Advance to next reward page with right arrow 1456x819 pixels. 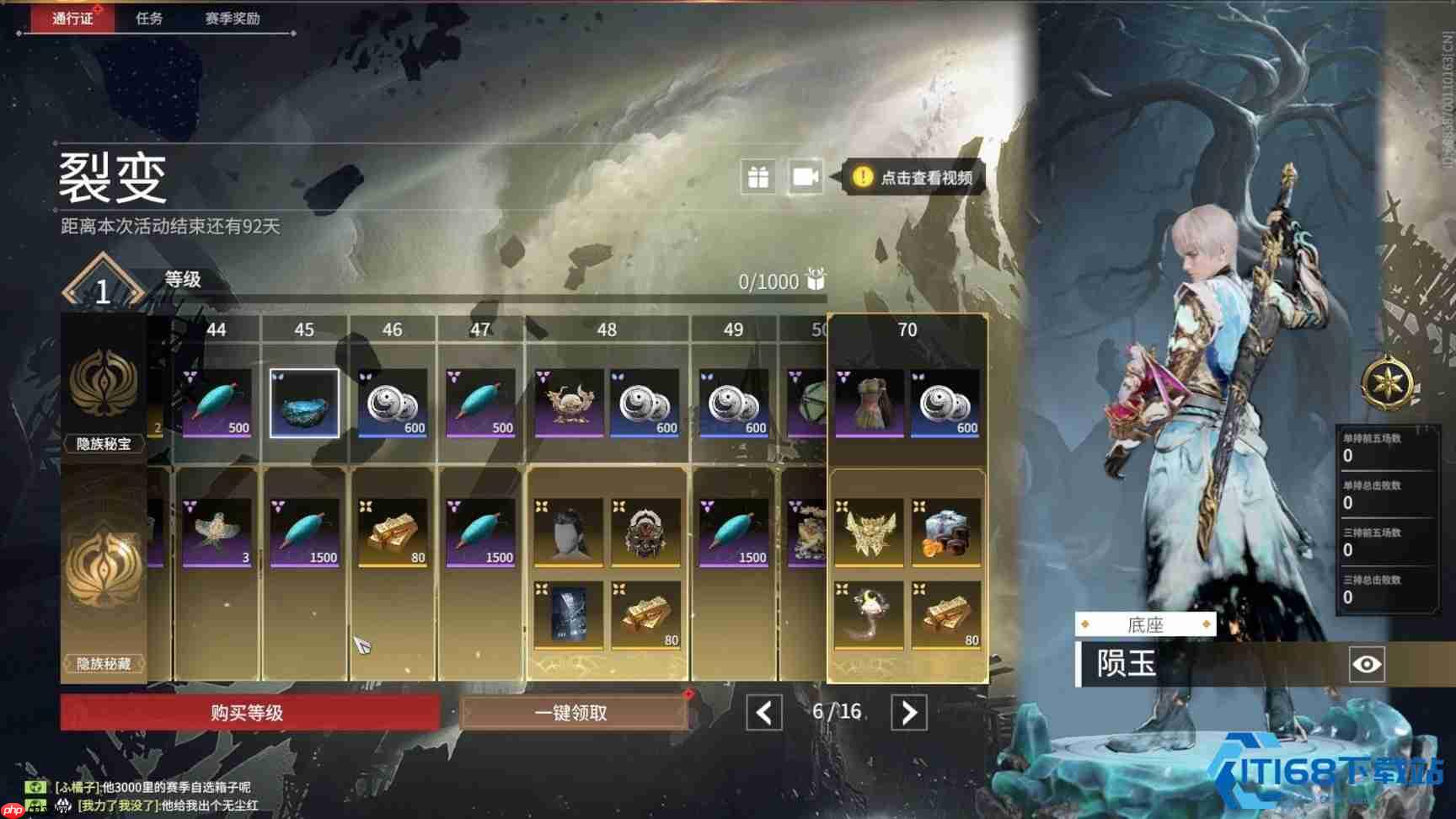908,712
